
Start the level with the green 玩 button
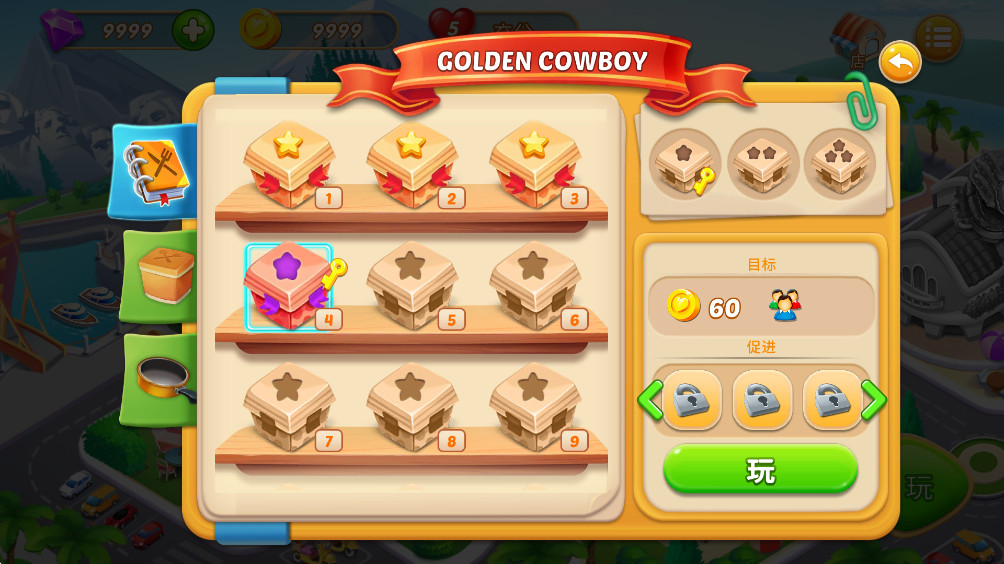pyautogui.click(x=760, y=469)
